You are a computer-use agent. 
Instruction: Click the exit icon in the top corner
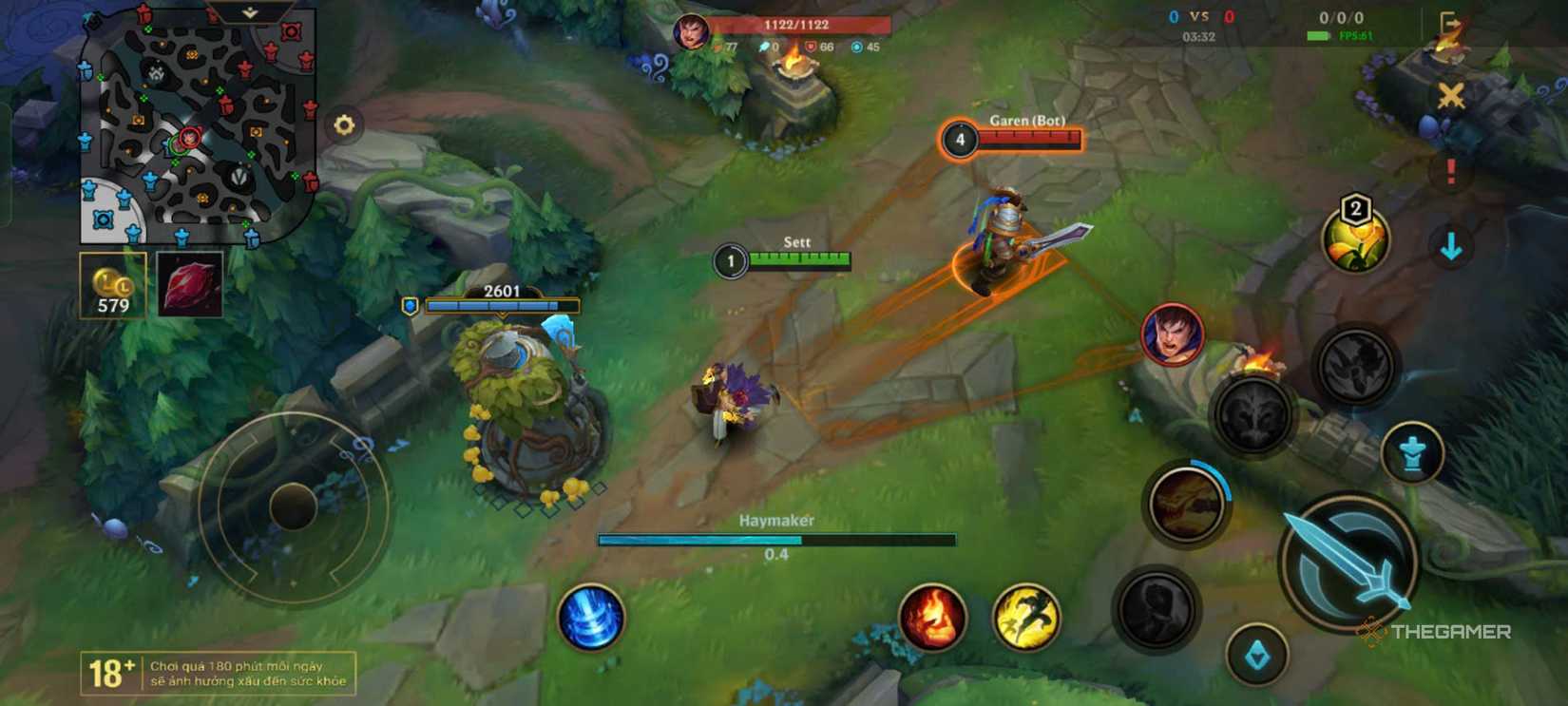1449,23
